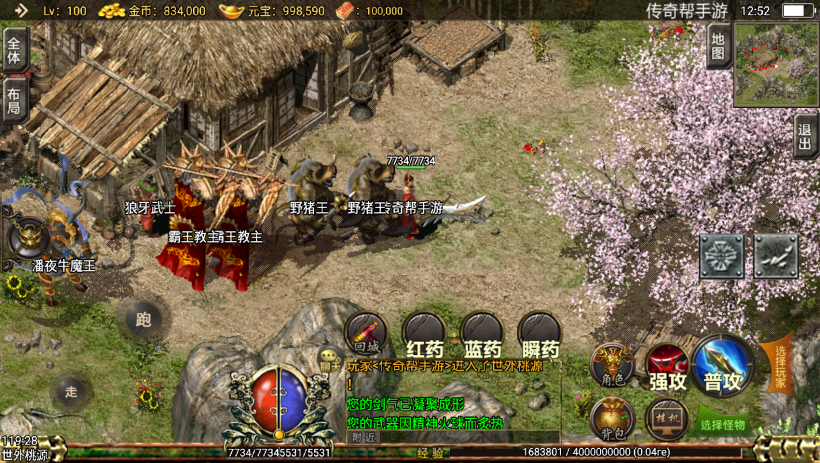Open the 地图 map
820x463 pixels.
pyautogui.click(x=717, y=46)
